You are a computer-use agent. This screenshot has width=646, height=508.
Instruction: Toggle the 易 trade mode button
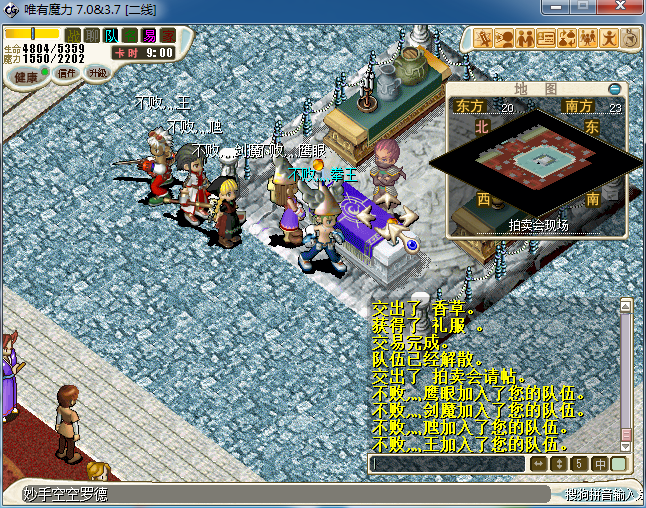click(x=149, y=35)
